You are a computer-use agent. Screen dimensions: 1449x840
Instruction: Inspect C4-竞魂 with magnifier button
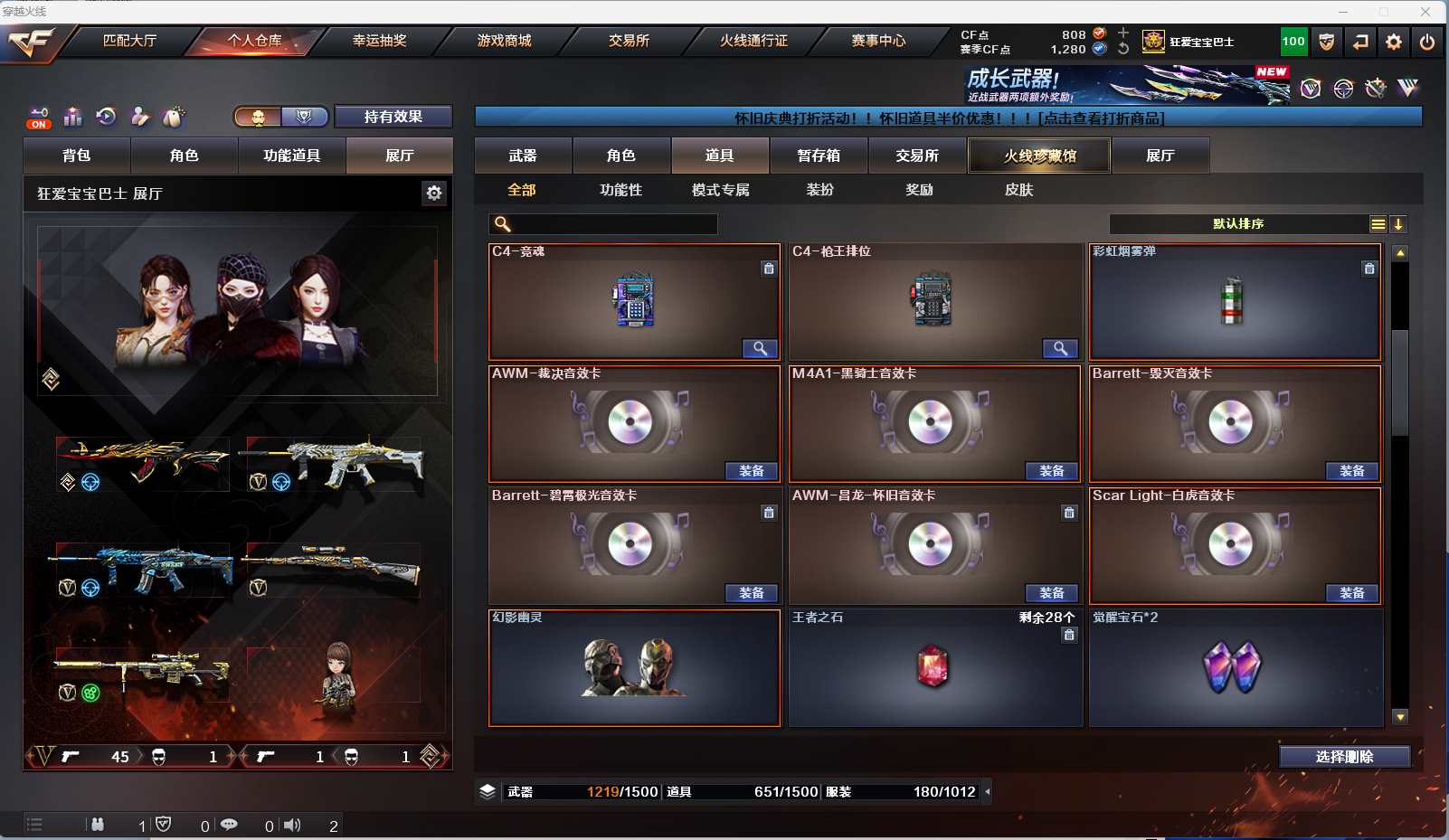coord(760,348)
